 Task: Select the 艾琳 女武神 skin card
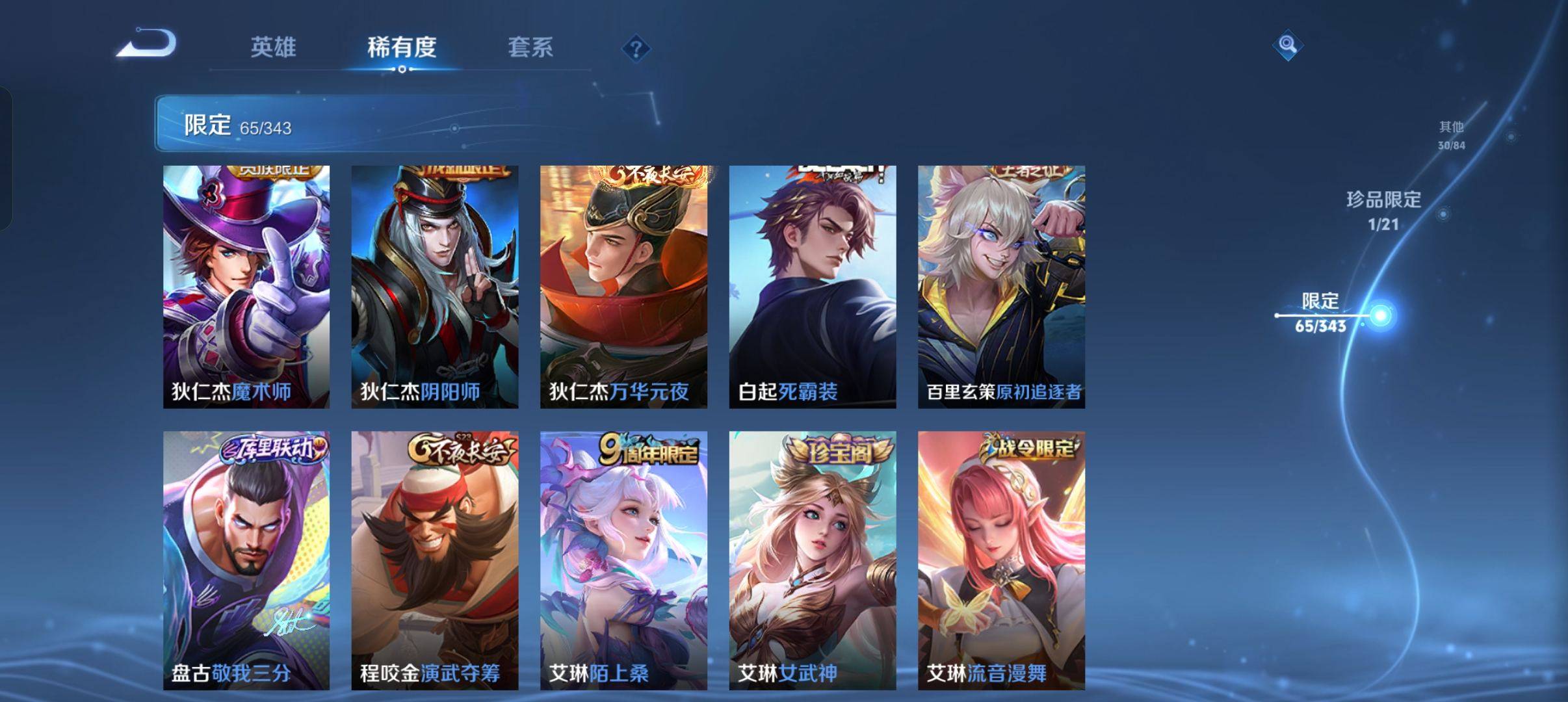[x=813, y=560]
